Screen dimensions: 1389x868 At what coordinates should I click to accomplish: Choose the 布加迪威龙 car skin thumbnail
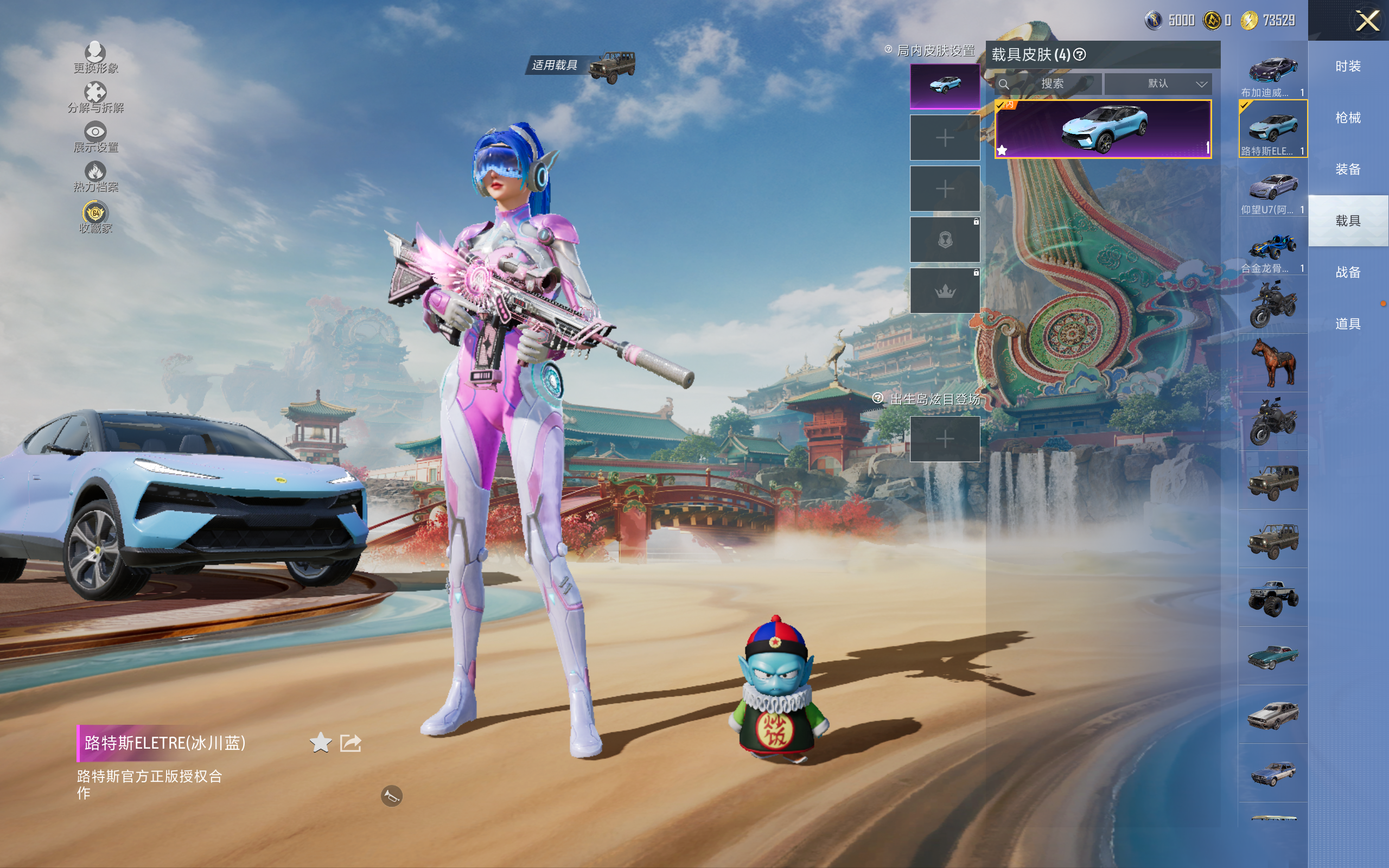[1272, 71]
